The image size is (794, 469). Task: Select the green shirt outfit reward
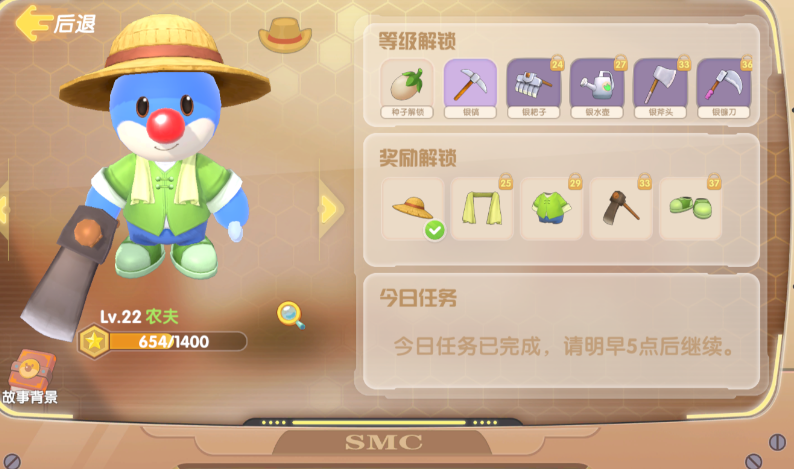click(551, 208)
